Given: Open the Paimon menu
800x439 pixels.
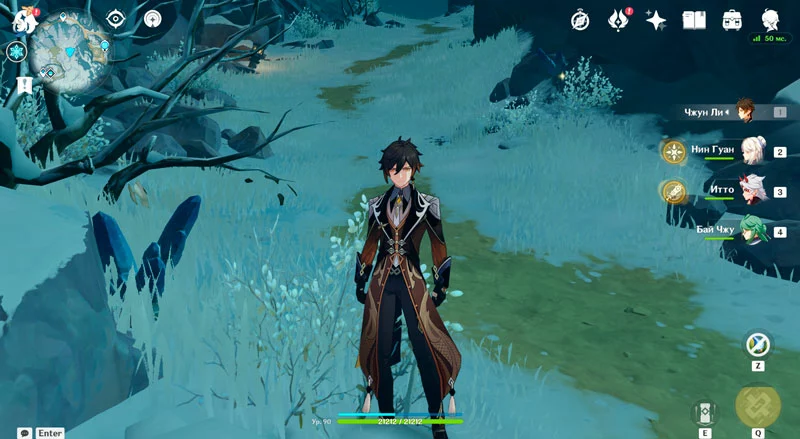Looking at the screenshot, I should pyautogui.click(x=24, y=19).
